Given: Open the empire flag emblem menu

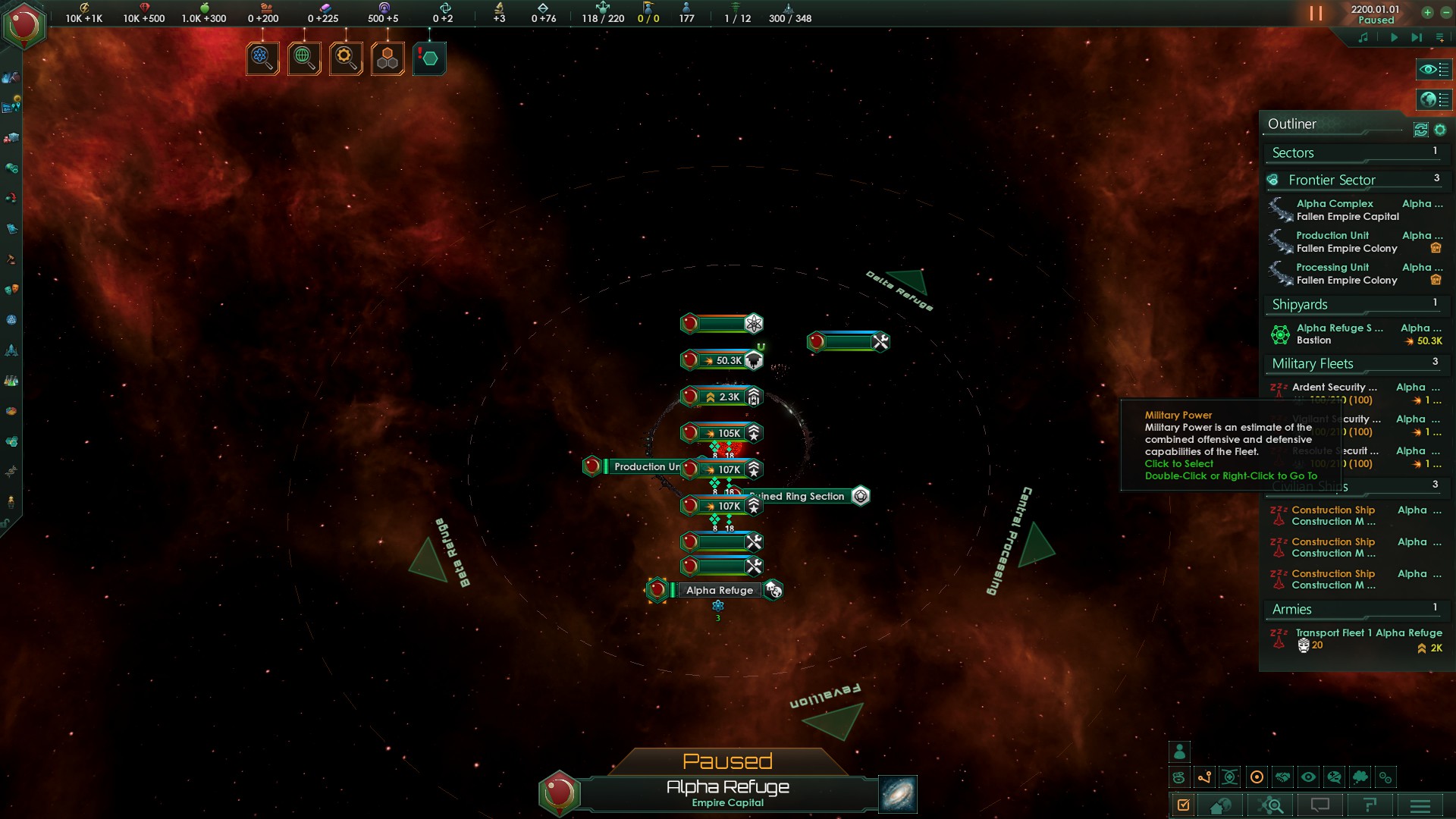Looking at the screenshot, I should pyautogui.click(x=24, y=26).
